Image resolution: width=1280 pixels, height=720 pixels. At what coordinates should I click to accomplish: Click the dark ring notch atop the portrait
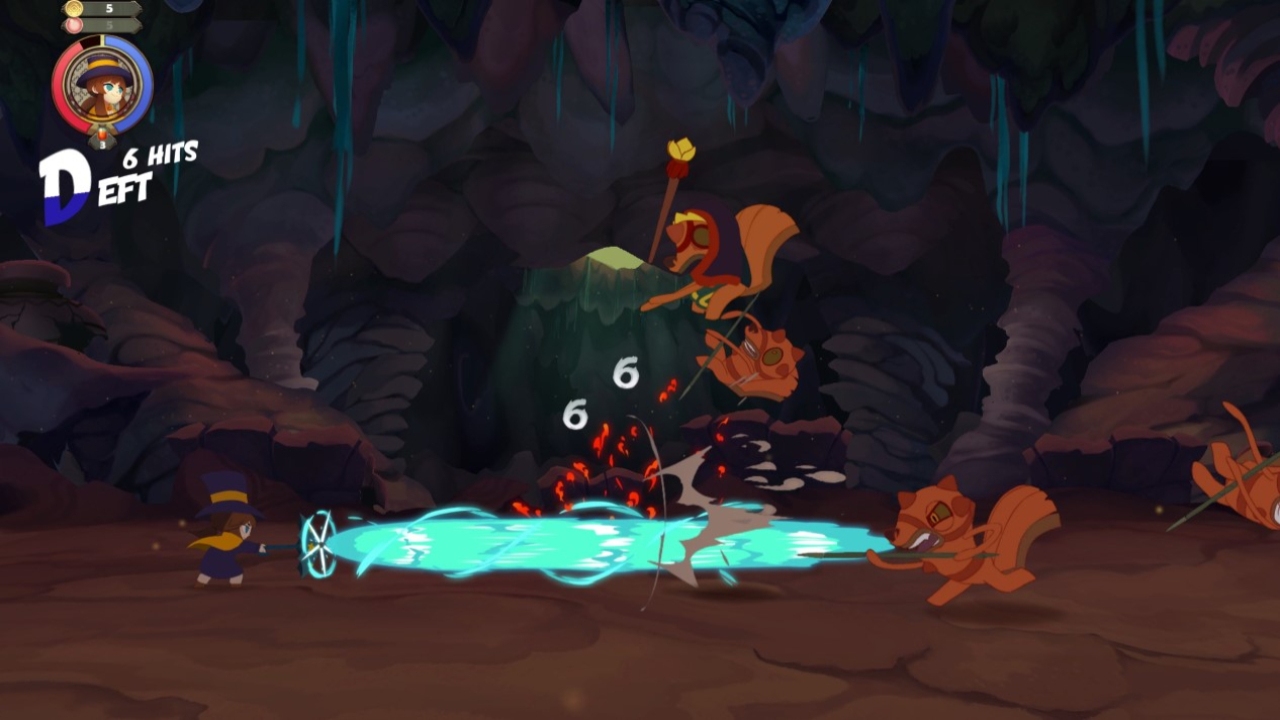(91, 40)
